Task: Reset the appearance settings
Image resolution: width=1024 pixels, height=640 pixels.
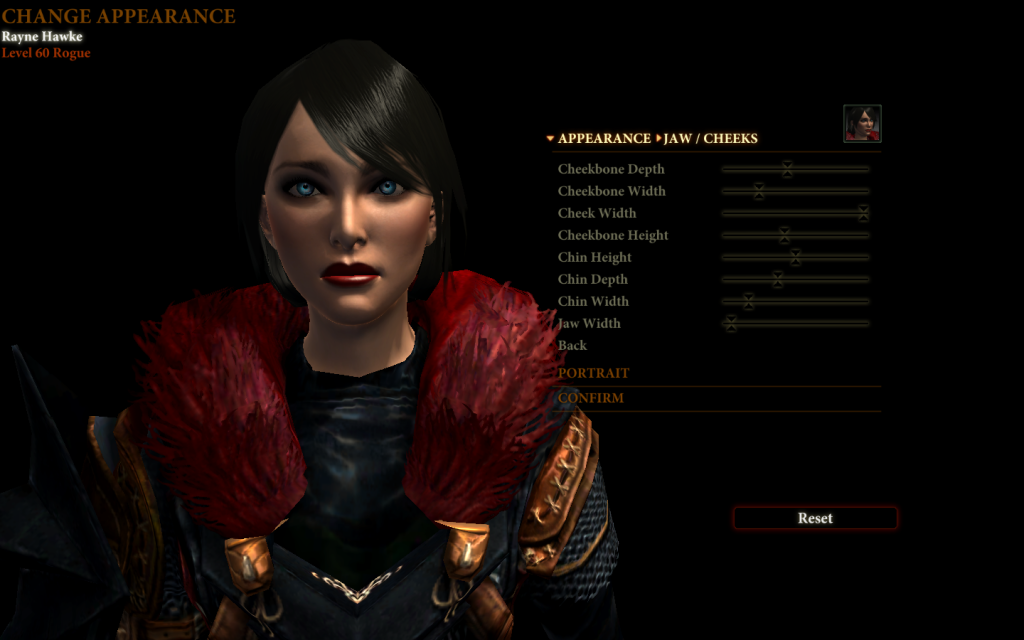Action: point(815,518)
